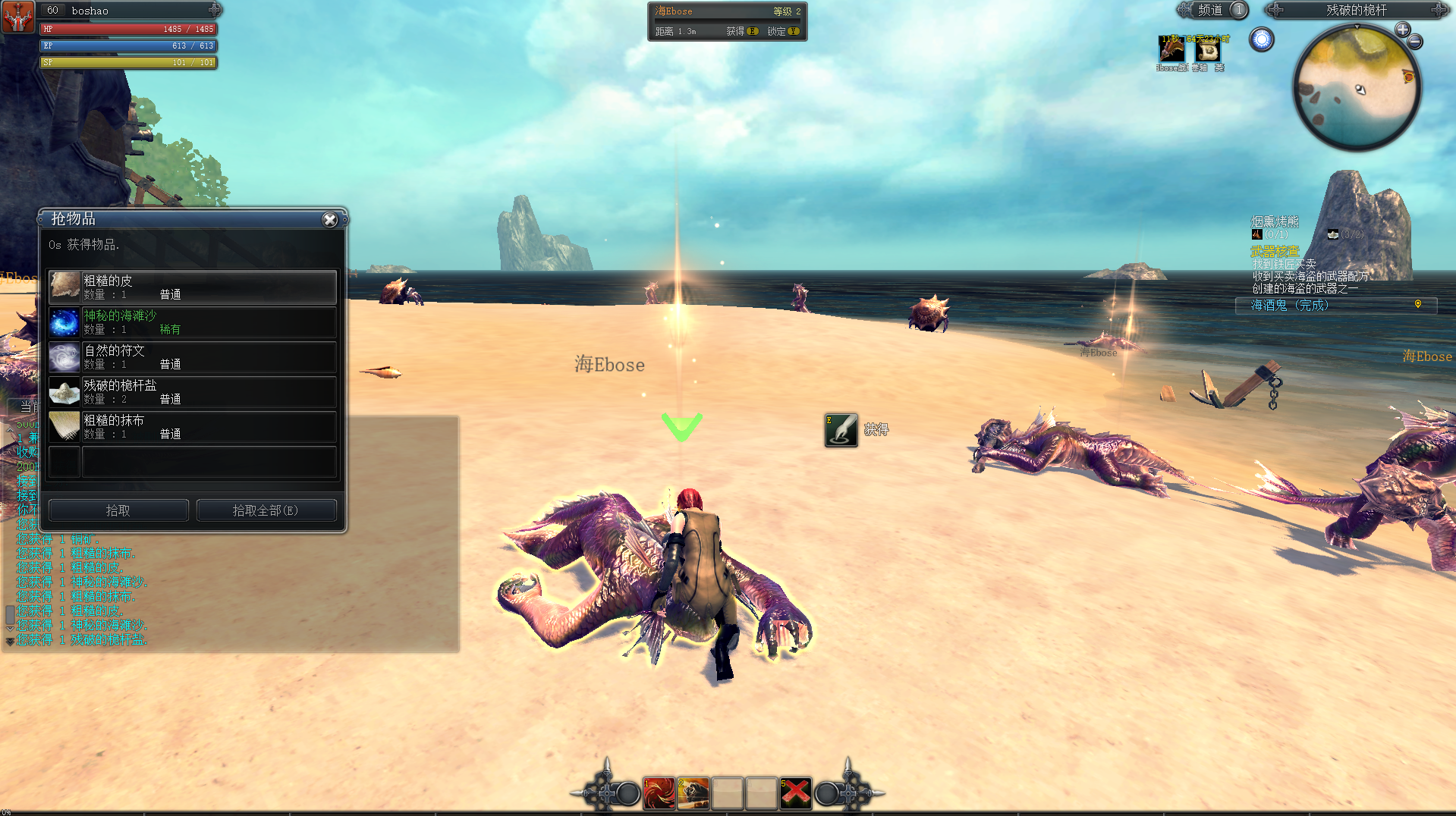Click the glowing blue sun icon

1262,39
